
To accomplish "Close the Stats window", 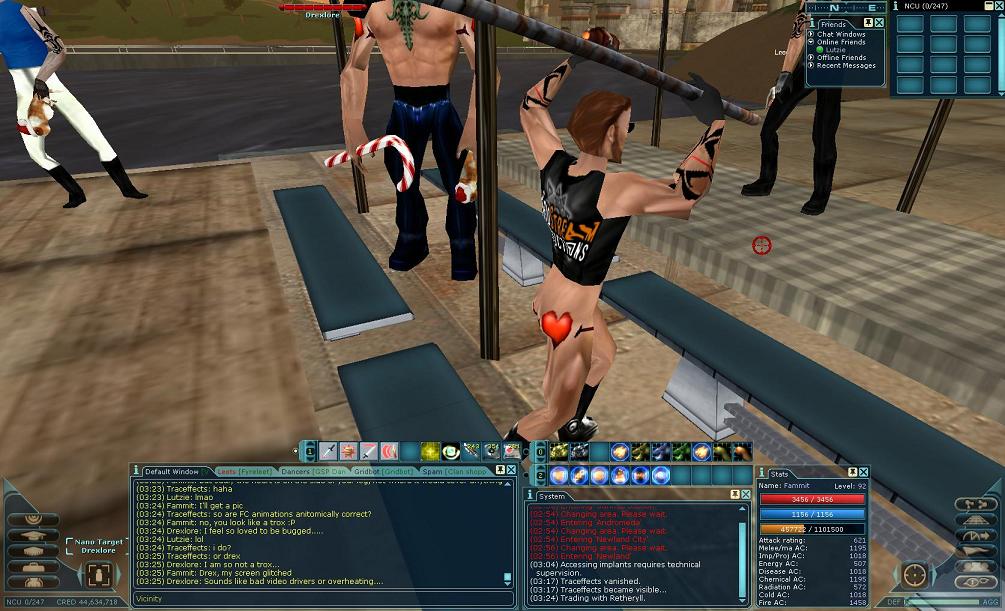I will tap(864, 472).
